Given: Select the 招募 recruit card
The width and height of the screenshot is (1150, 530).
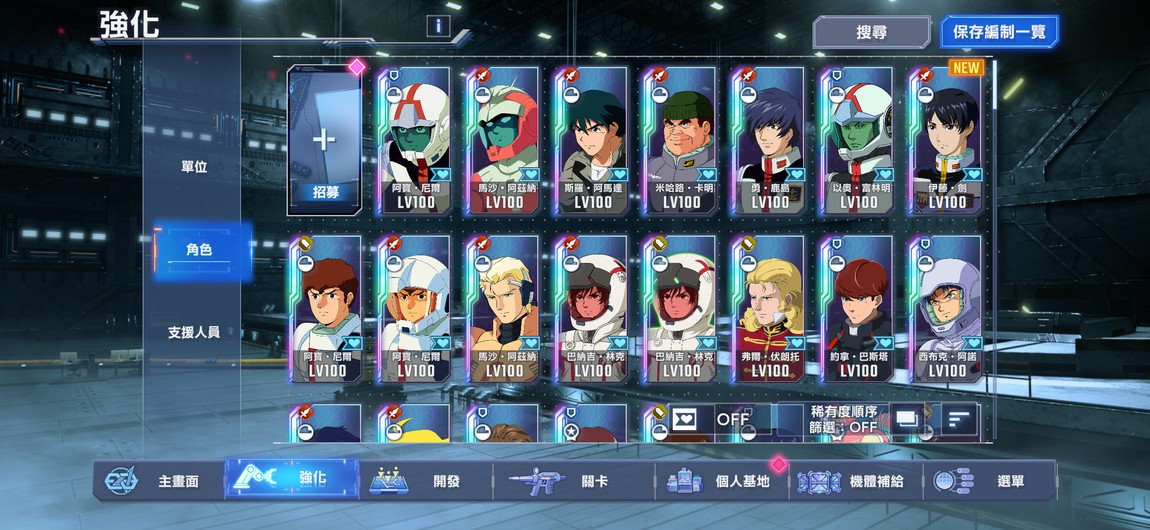Looking at the screenshot, I should pyautogui.click(x=323, y=140).
